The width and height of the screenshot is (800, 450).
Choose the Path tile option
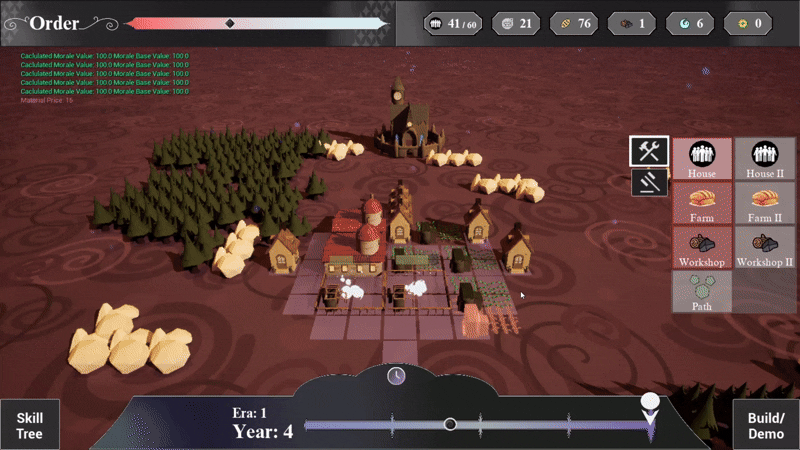[x=702, y=291]
